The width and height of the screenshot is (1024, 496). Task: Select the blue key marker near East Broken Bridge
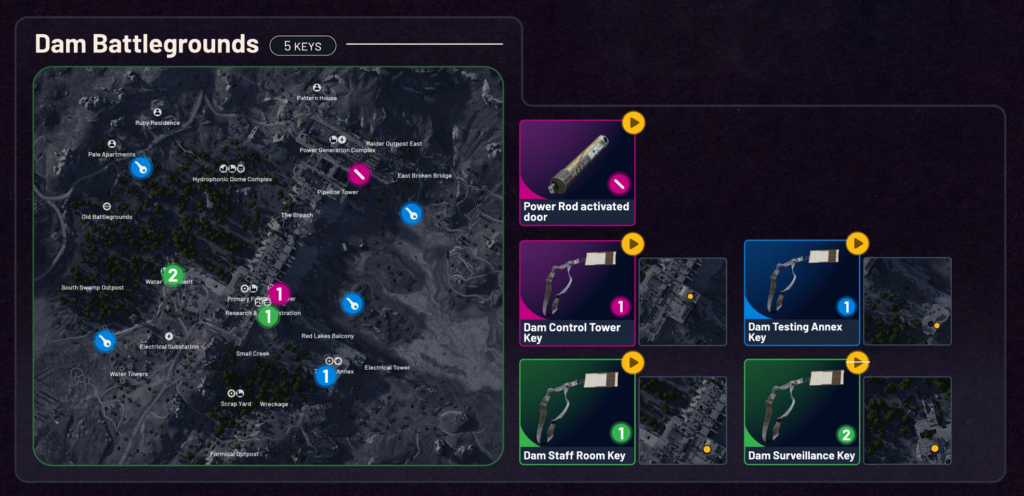click(411, 213)
